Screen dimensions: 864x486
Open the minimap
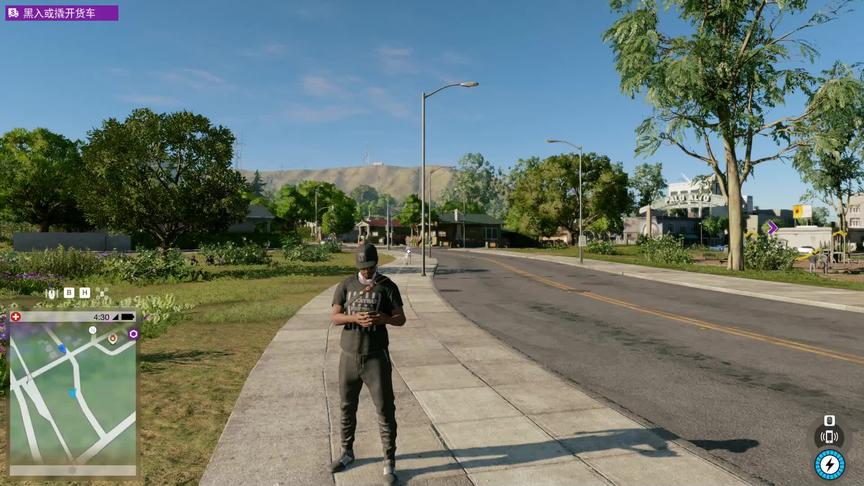[x=73, y=394]
